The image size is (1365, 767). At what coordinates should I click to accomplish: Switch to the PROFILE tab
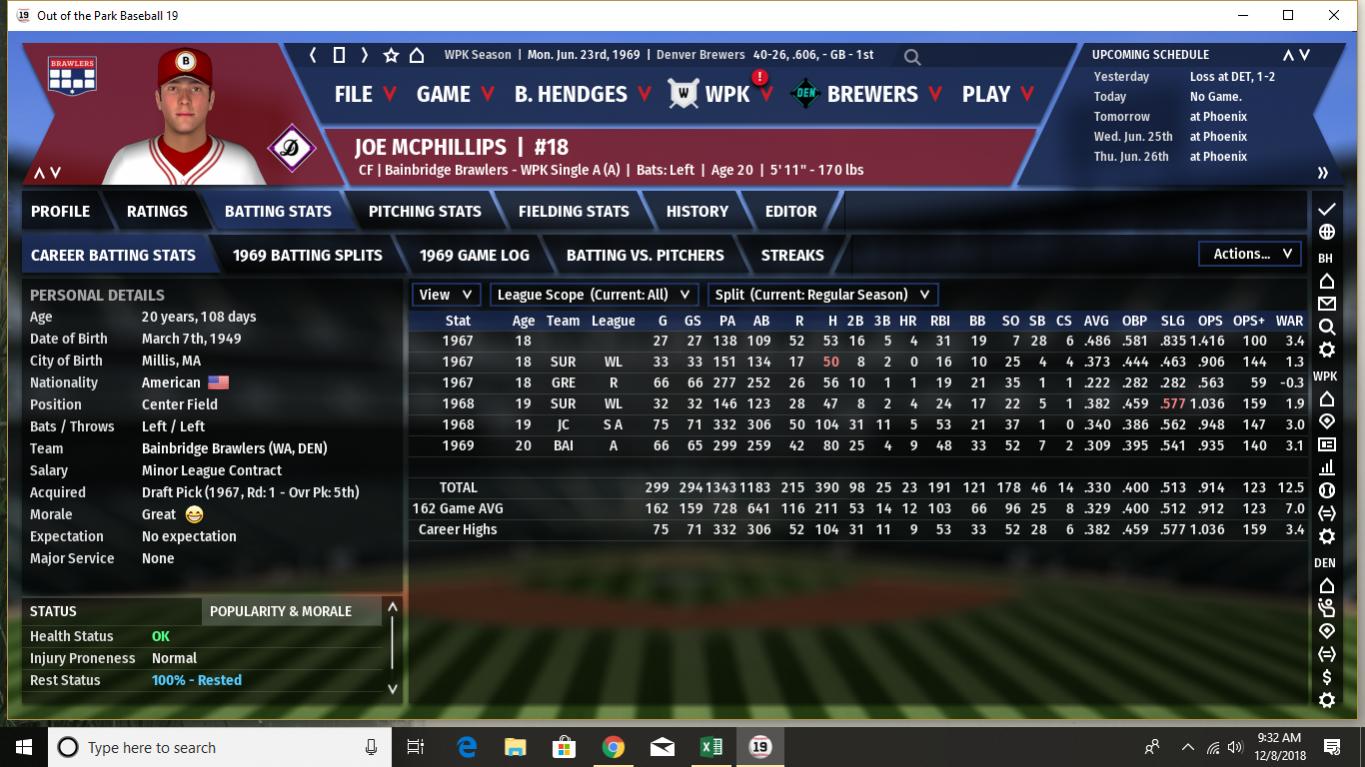point(60,211)
